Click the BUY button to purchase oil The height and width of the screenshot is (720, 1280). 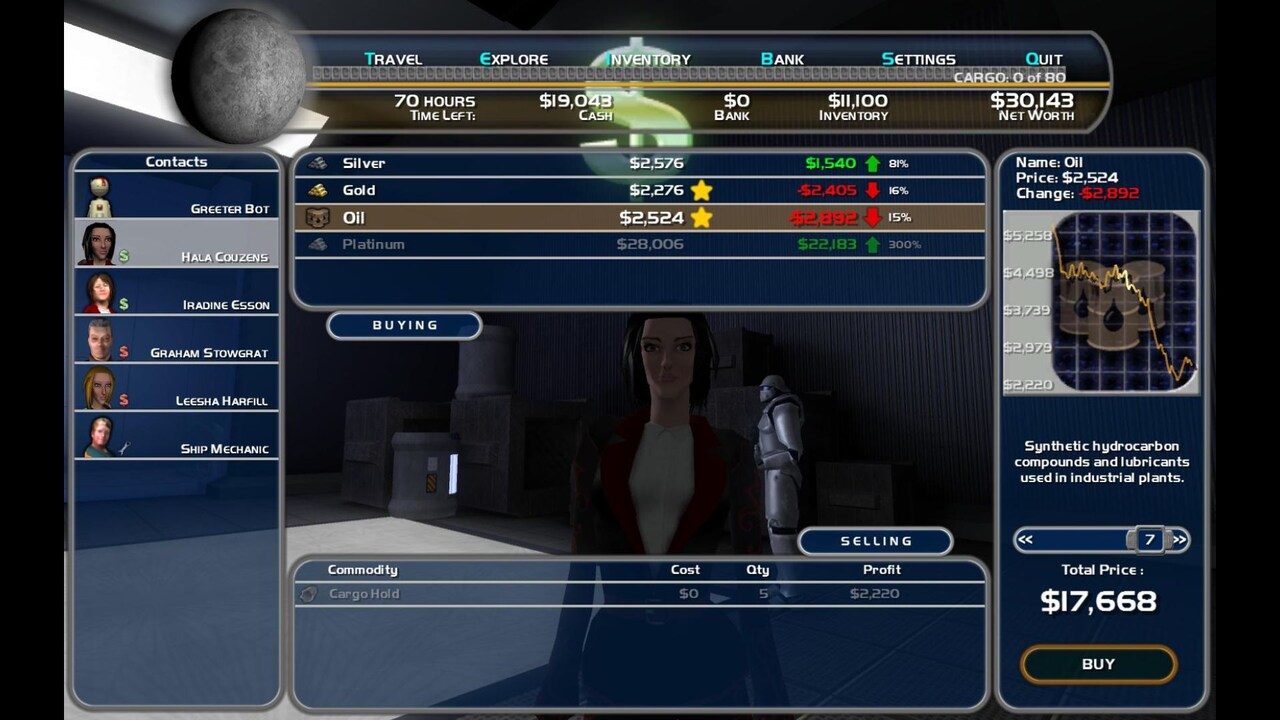coord(1098,663)
